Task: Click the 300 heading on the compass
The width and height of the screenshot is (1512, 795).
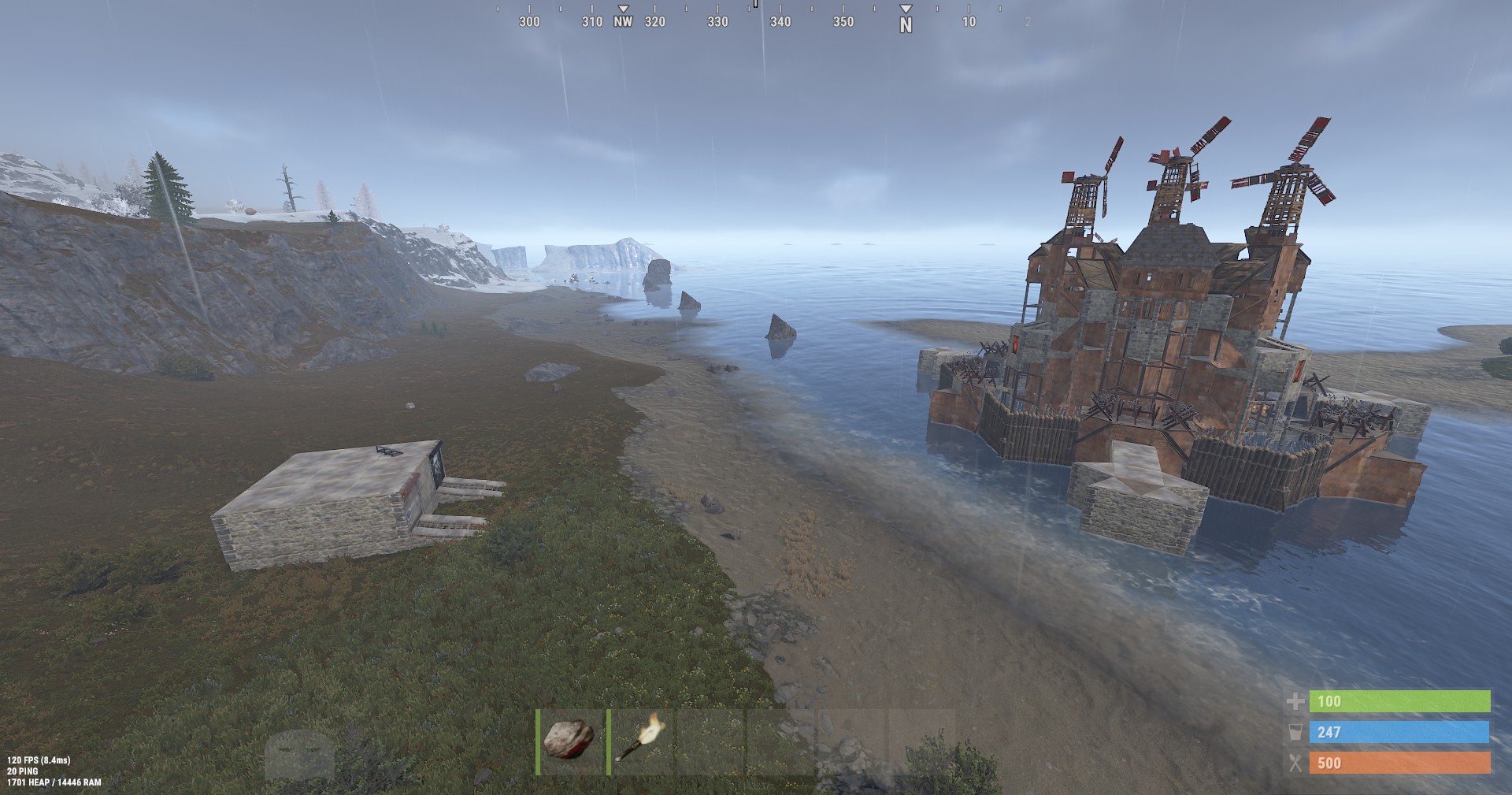Action: coord(528,22)
